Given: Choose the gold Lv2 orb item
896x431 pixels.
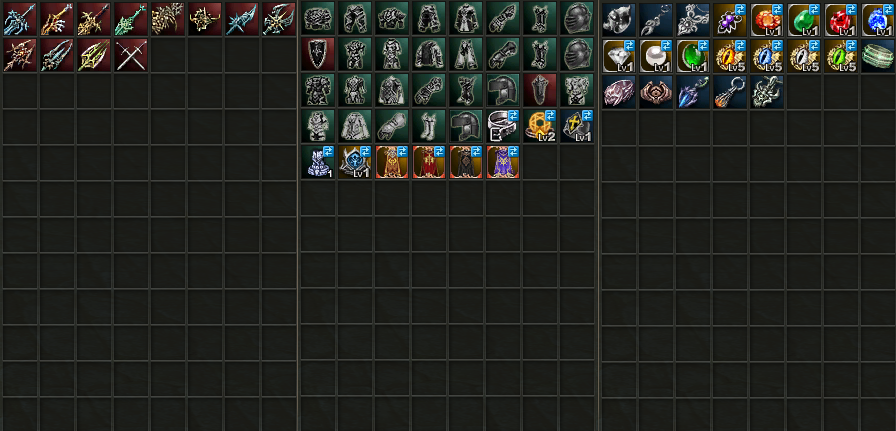Looking at the screenshot, I should click(540, 125).
